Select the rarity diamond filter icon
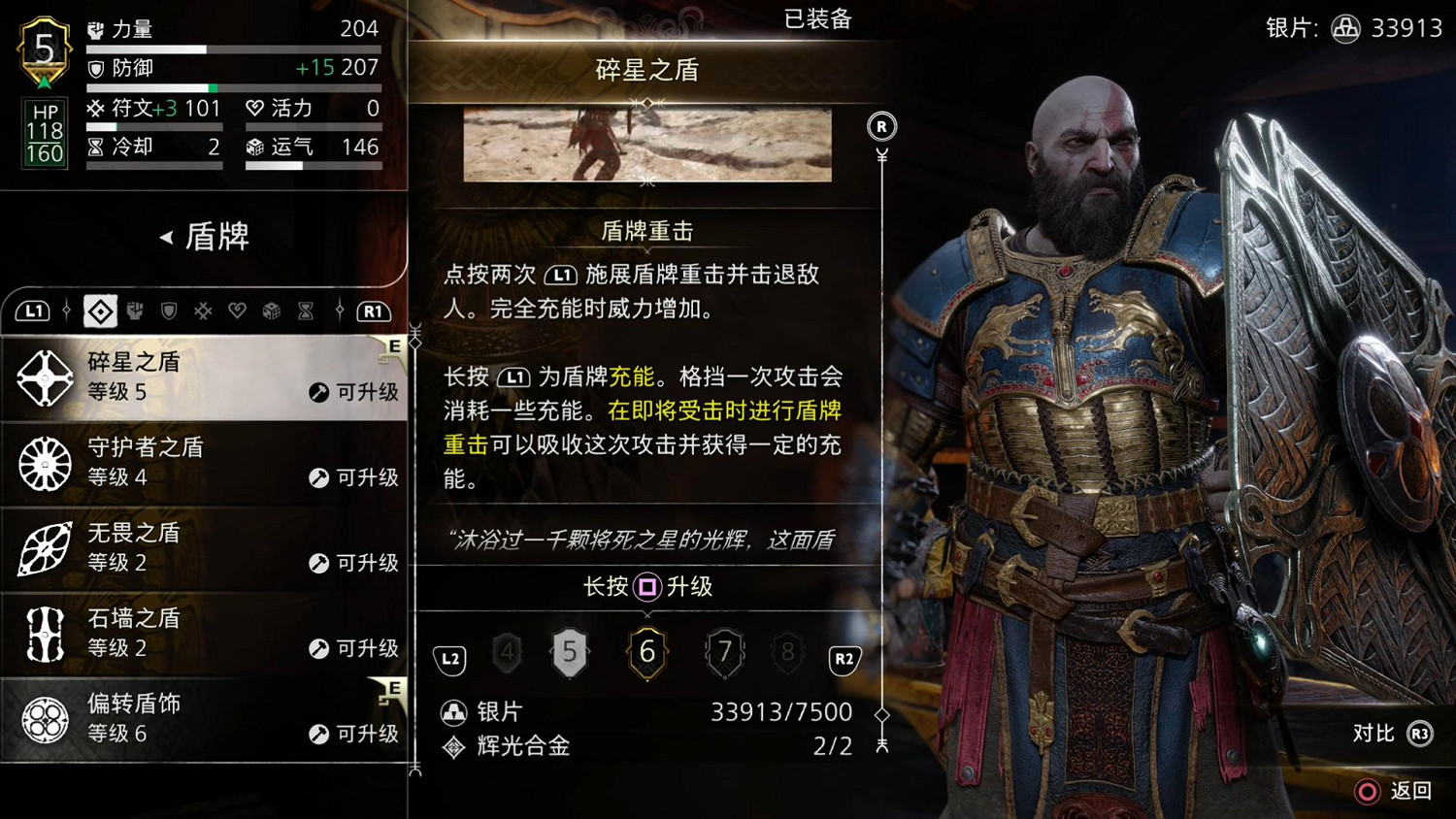The image size is (1456, 819). [x=101, y=311]
